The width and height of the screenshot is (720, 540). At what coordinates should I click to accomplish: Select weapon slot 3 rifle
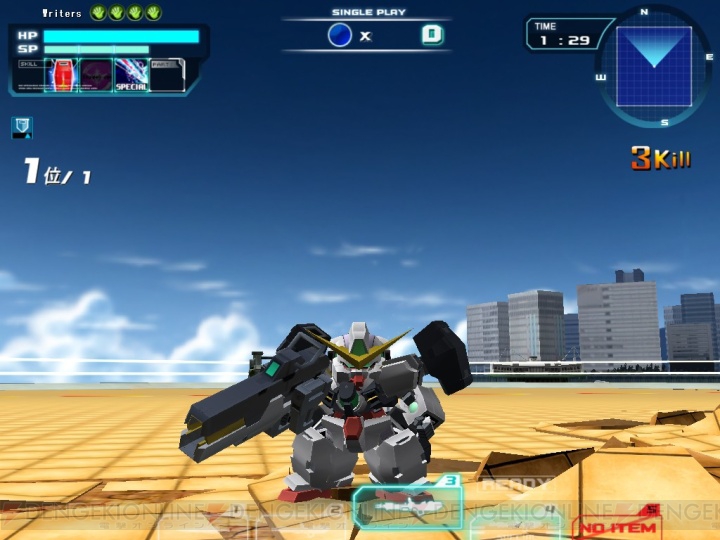tap(407, 507)
